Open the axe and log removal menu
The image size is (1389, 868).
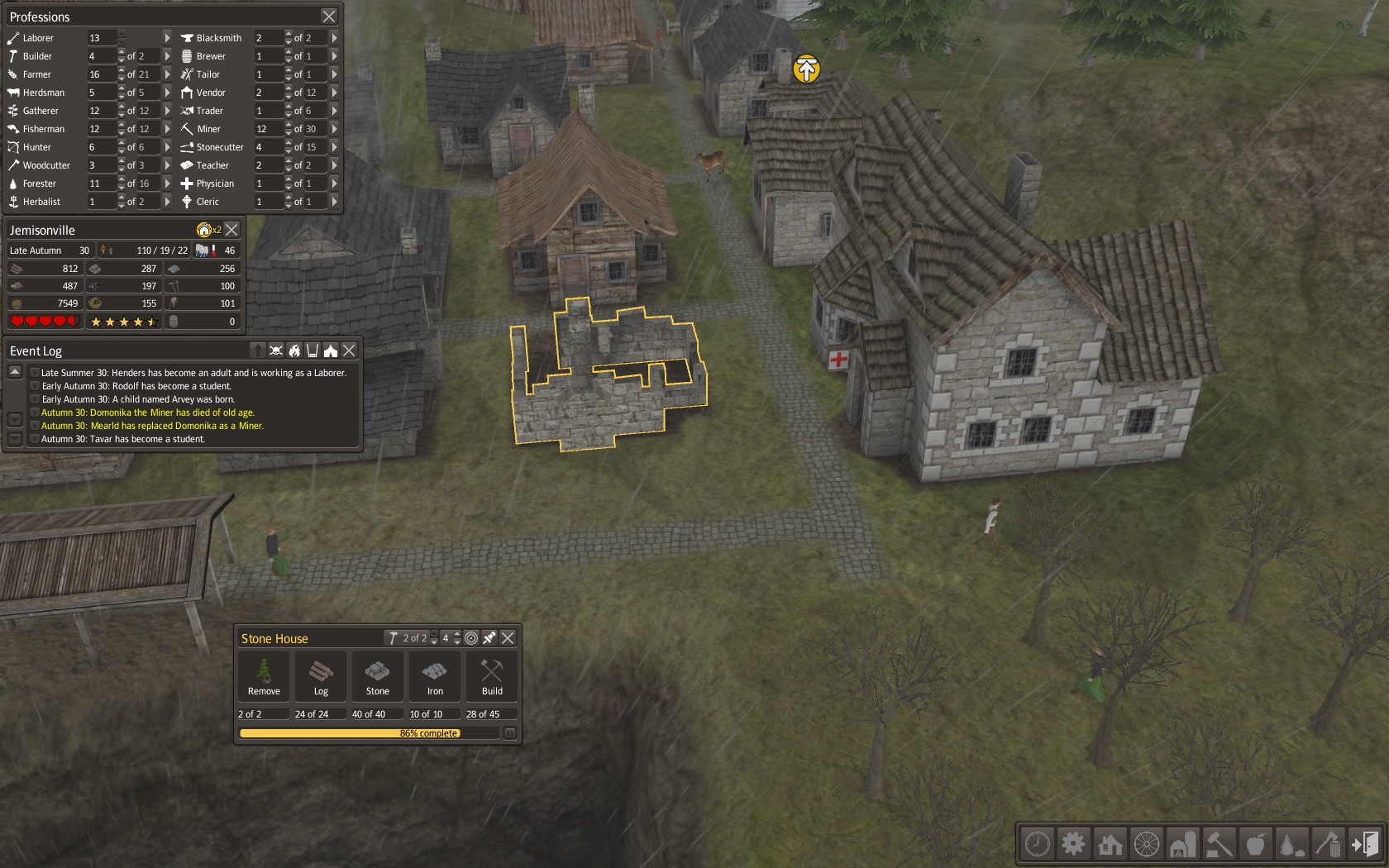[1328, 844]
